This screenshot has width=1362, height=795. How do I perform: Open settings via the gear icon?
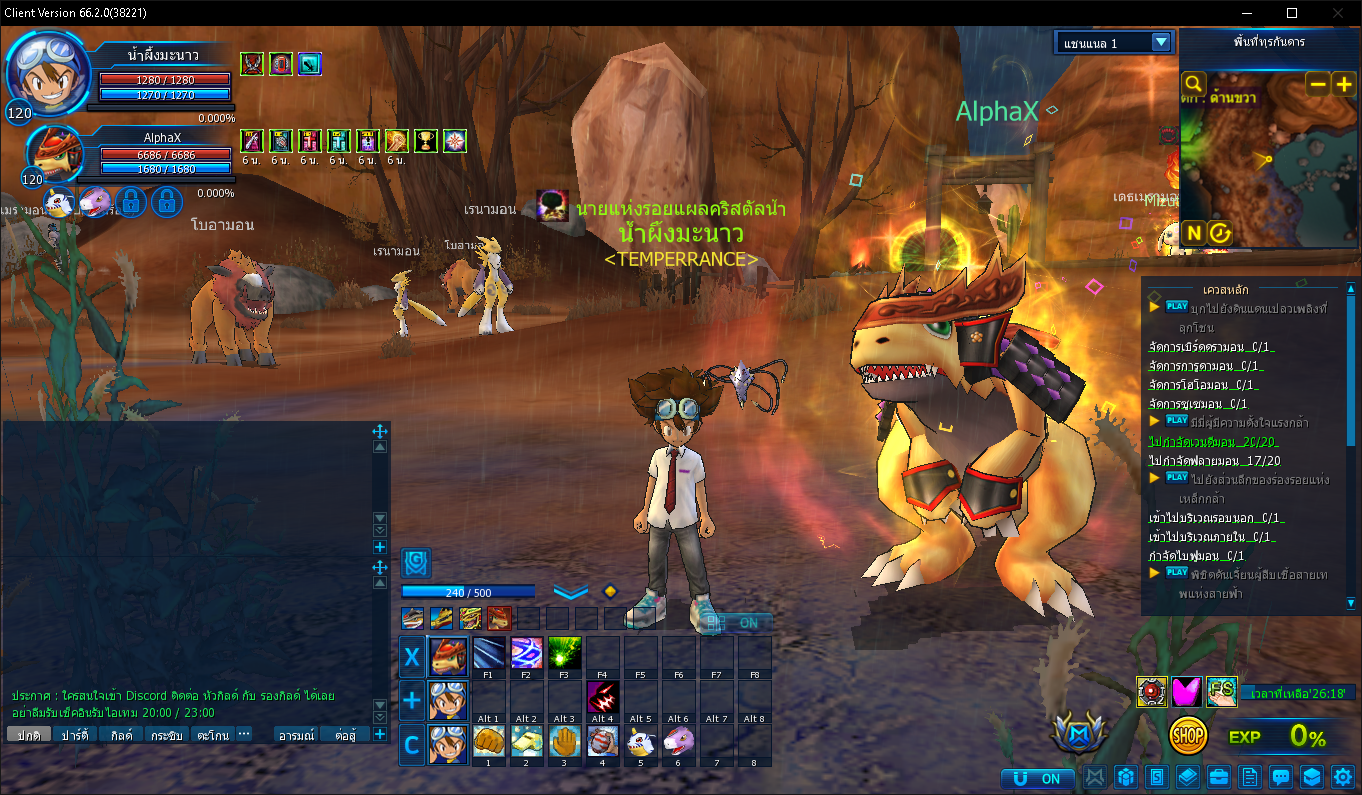[1343, 777]
